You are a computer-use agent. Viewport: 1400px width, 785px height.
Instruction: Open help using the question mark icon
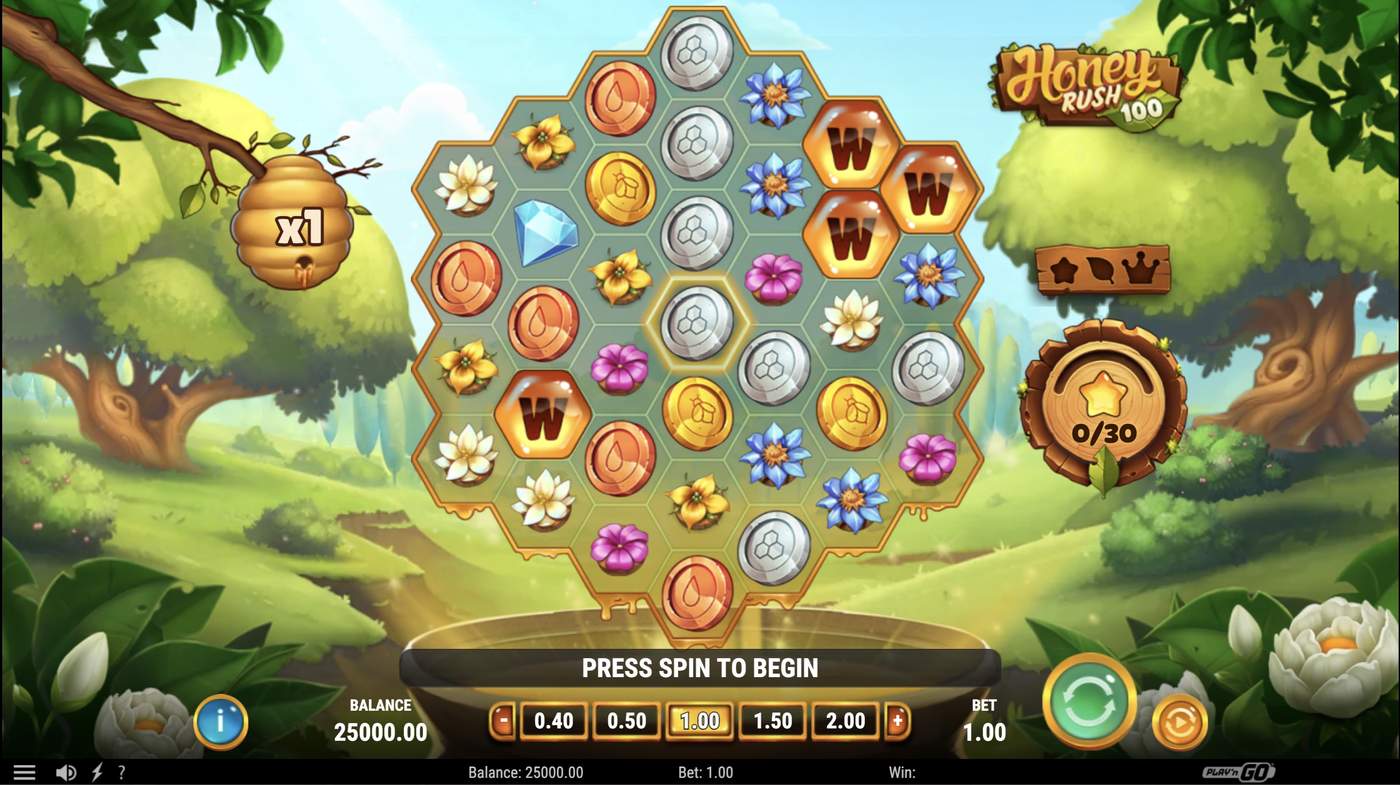(122, 771)
